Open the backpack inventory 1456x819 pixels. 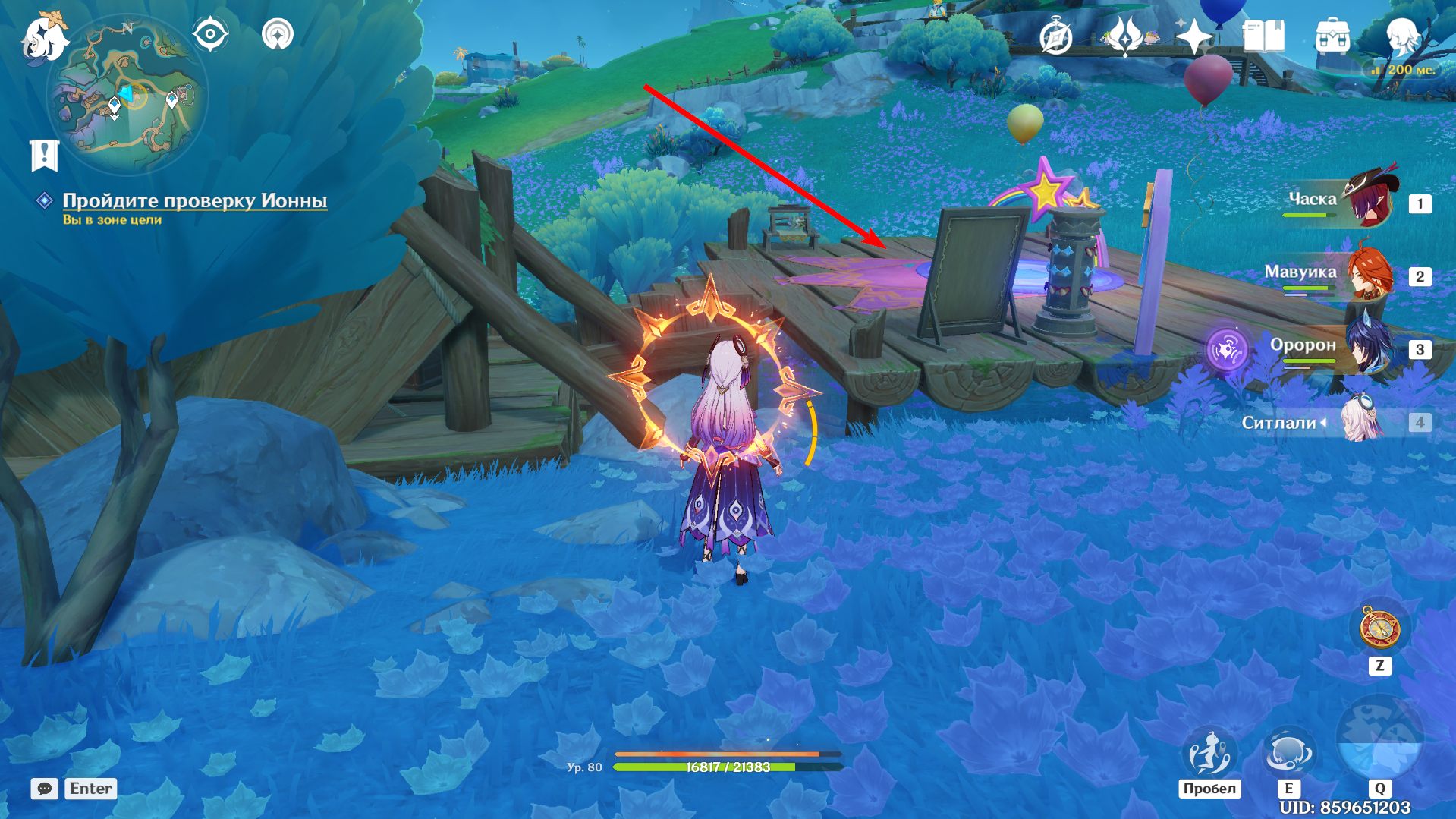(1332, 36)
